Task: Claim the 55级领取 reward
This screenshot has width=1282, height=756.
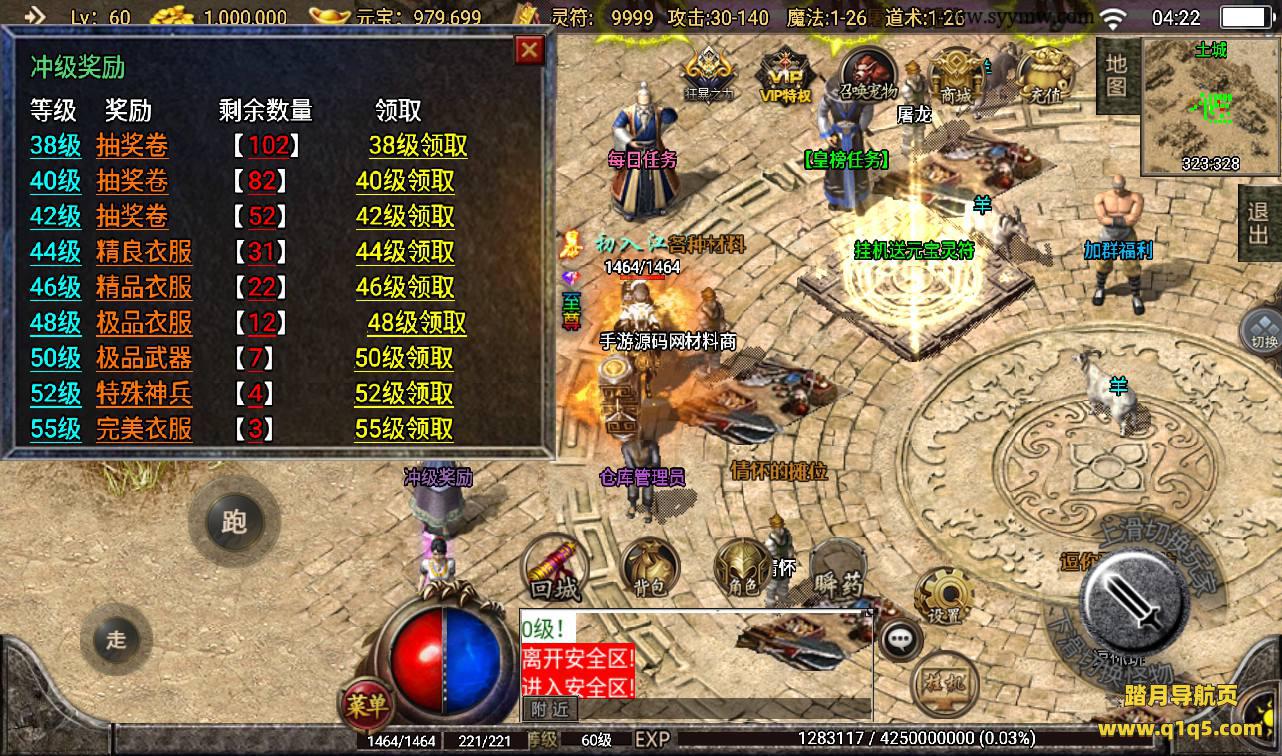Action: (x=404, y=429)
